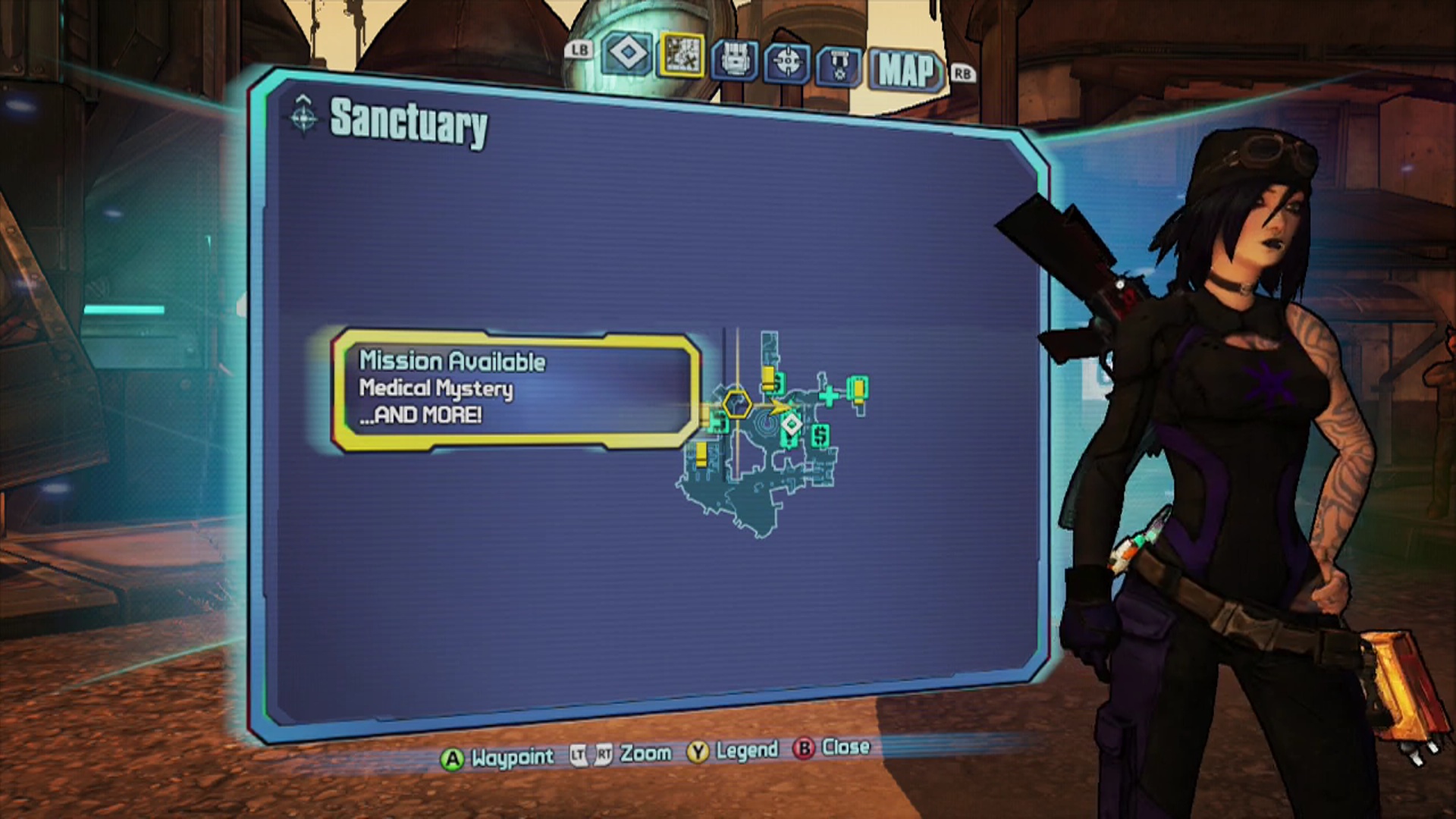The width and height of the screenshot is (1456, 819).
Task: Click the compass icon beside Sanctuary title
Action: [x=306, y=119]
